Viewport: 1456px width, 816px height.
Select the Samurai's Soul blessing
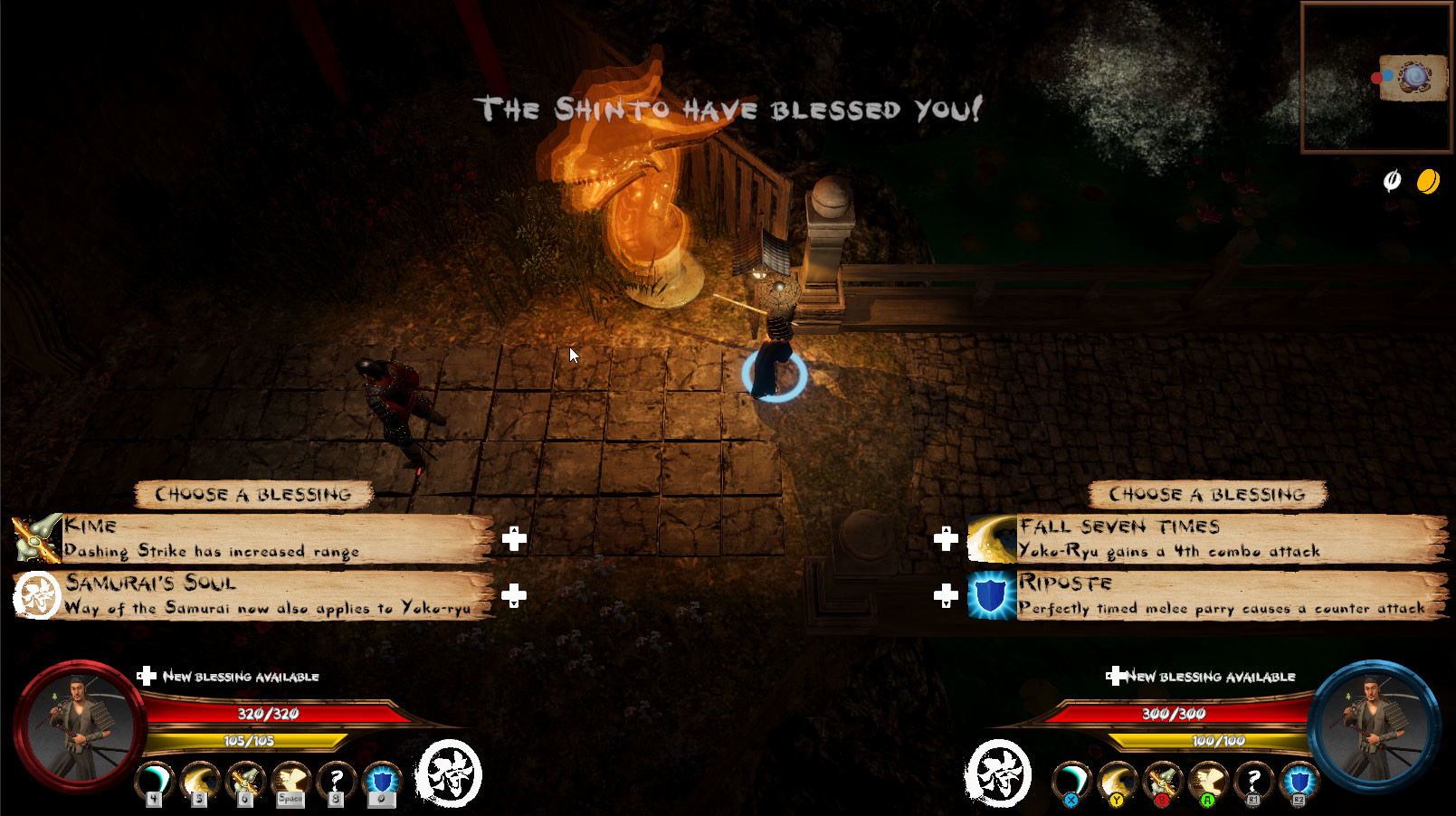253,595
